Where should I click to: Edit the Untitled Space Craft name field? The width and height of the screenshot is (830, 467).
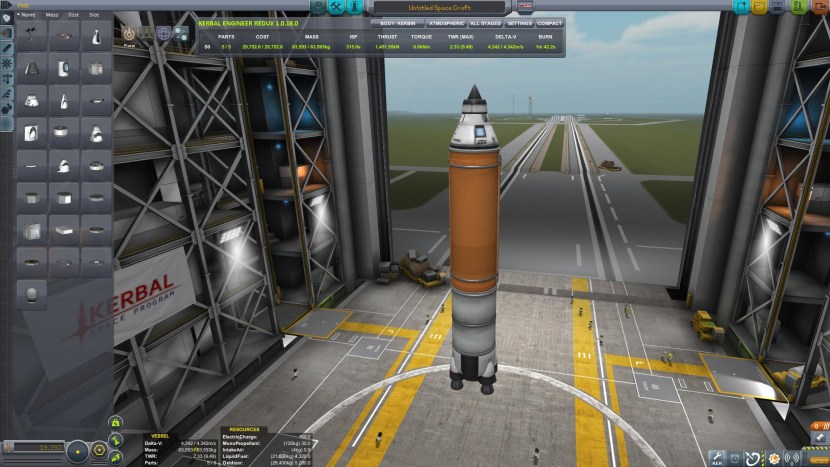pos(440,7)
